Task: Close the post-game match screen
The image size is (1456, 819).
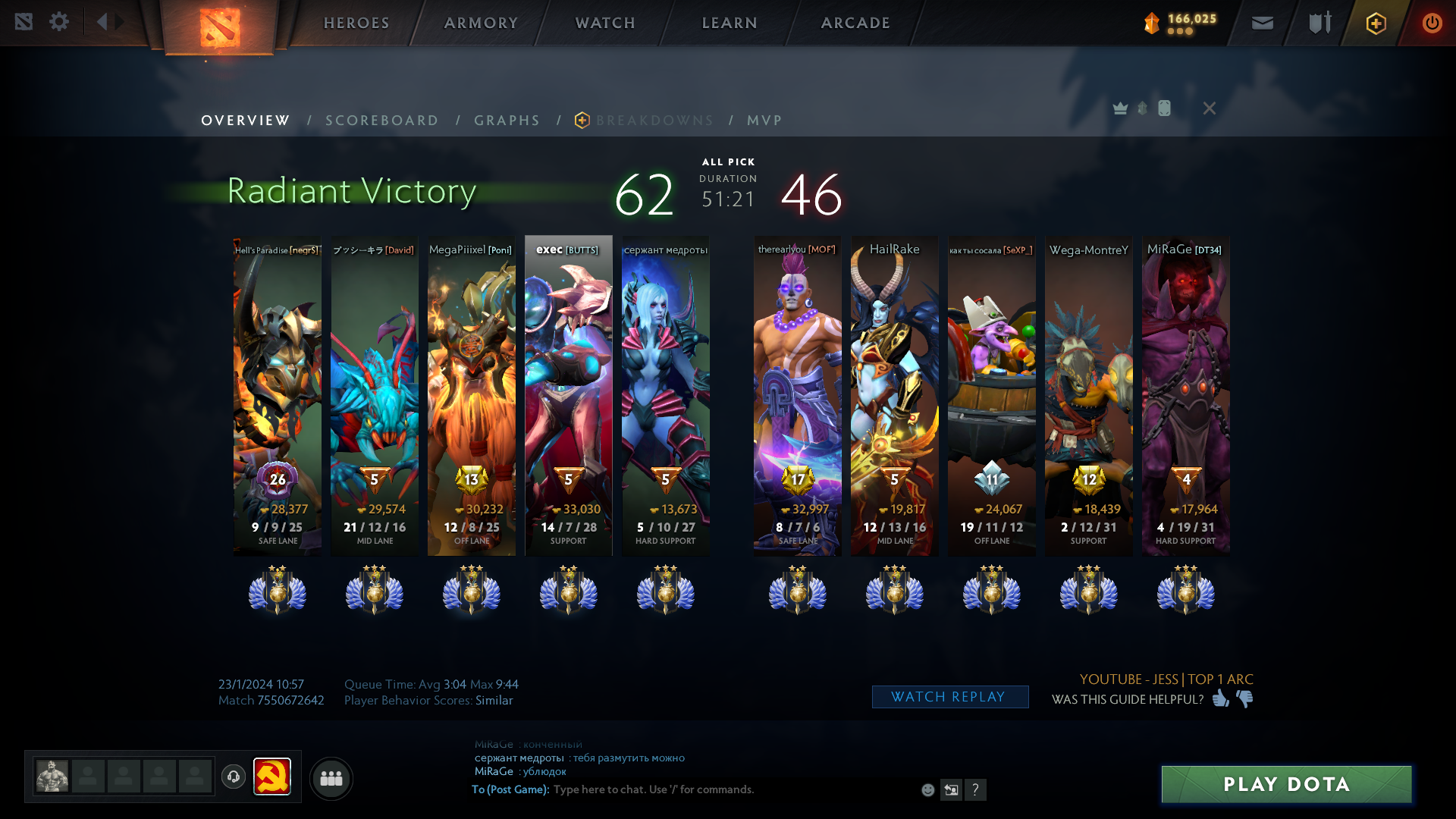Action: [1210, 108]
